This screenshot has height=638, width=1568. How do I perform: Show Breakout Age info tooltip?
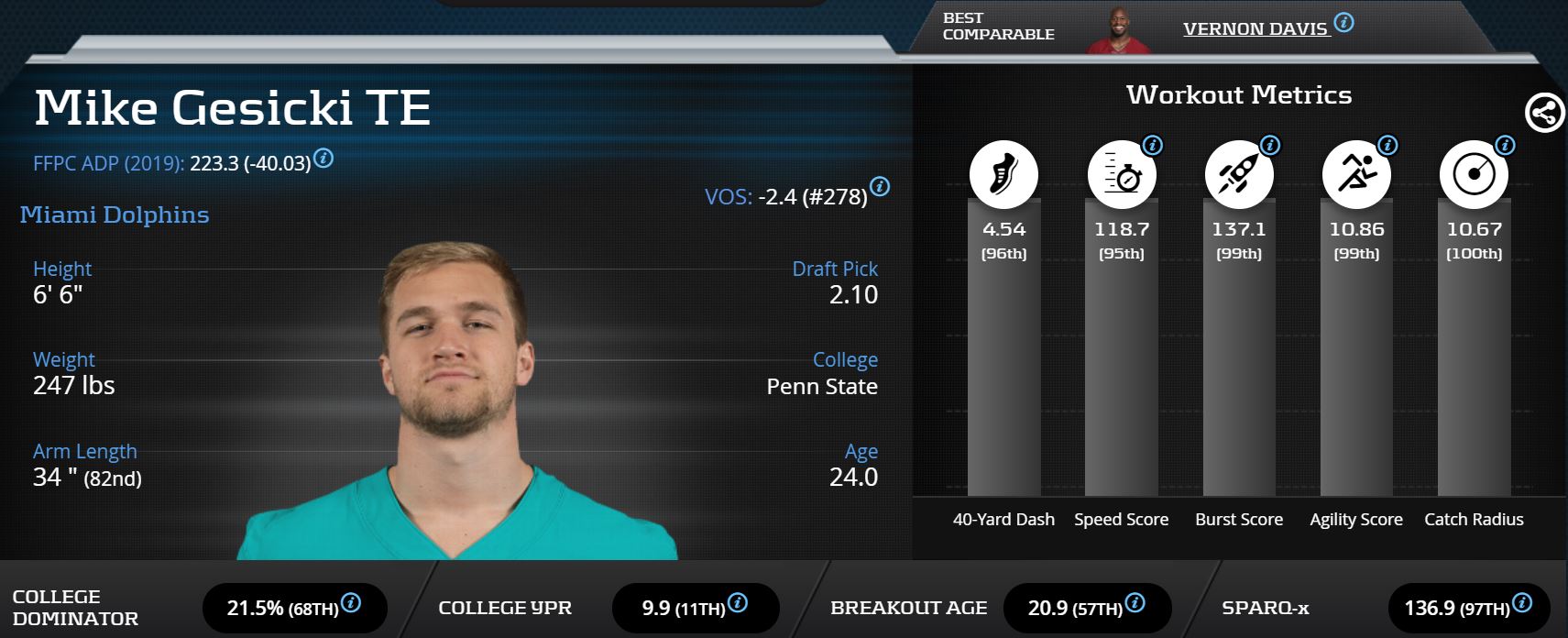[x=1135, y=603]
